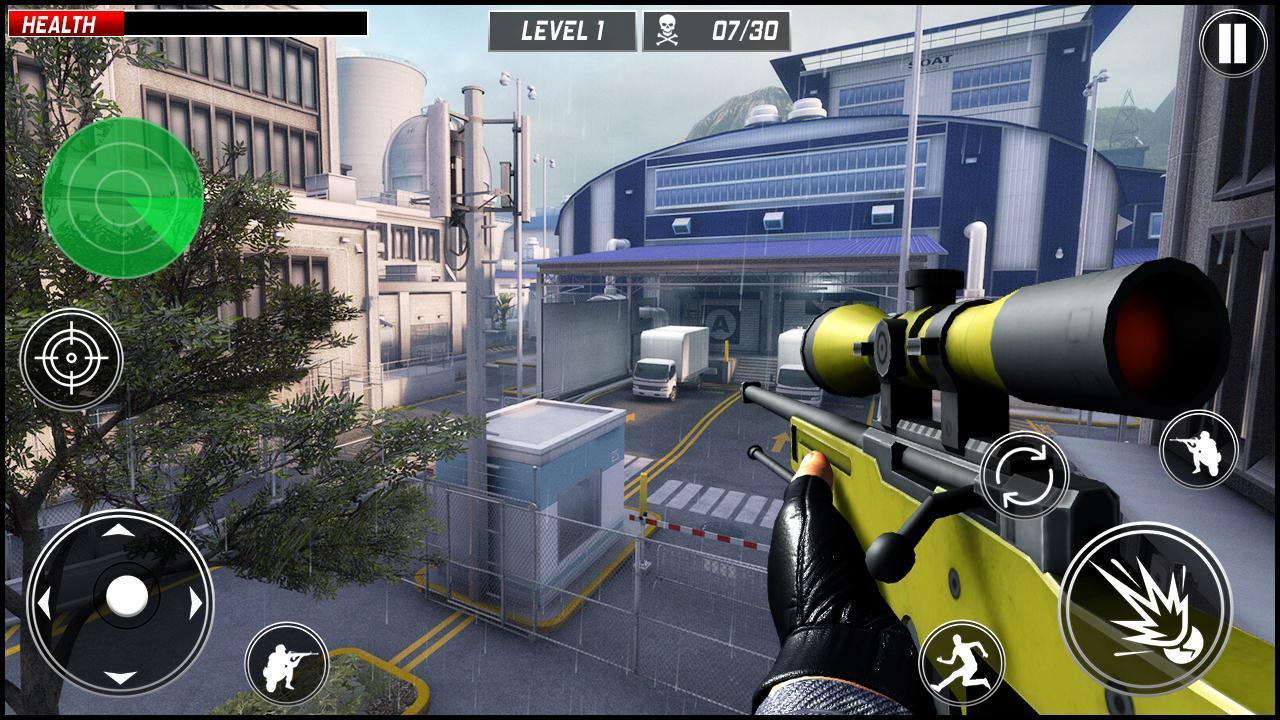Swap weapon with the circular arrows button
The height and width of the screenshot is (720, 1280).
tap(1024, 476)
